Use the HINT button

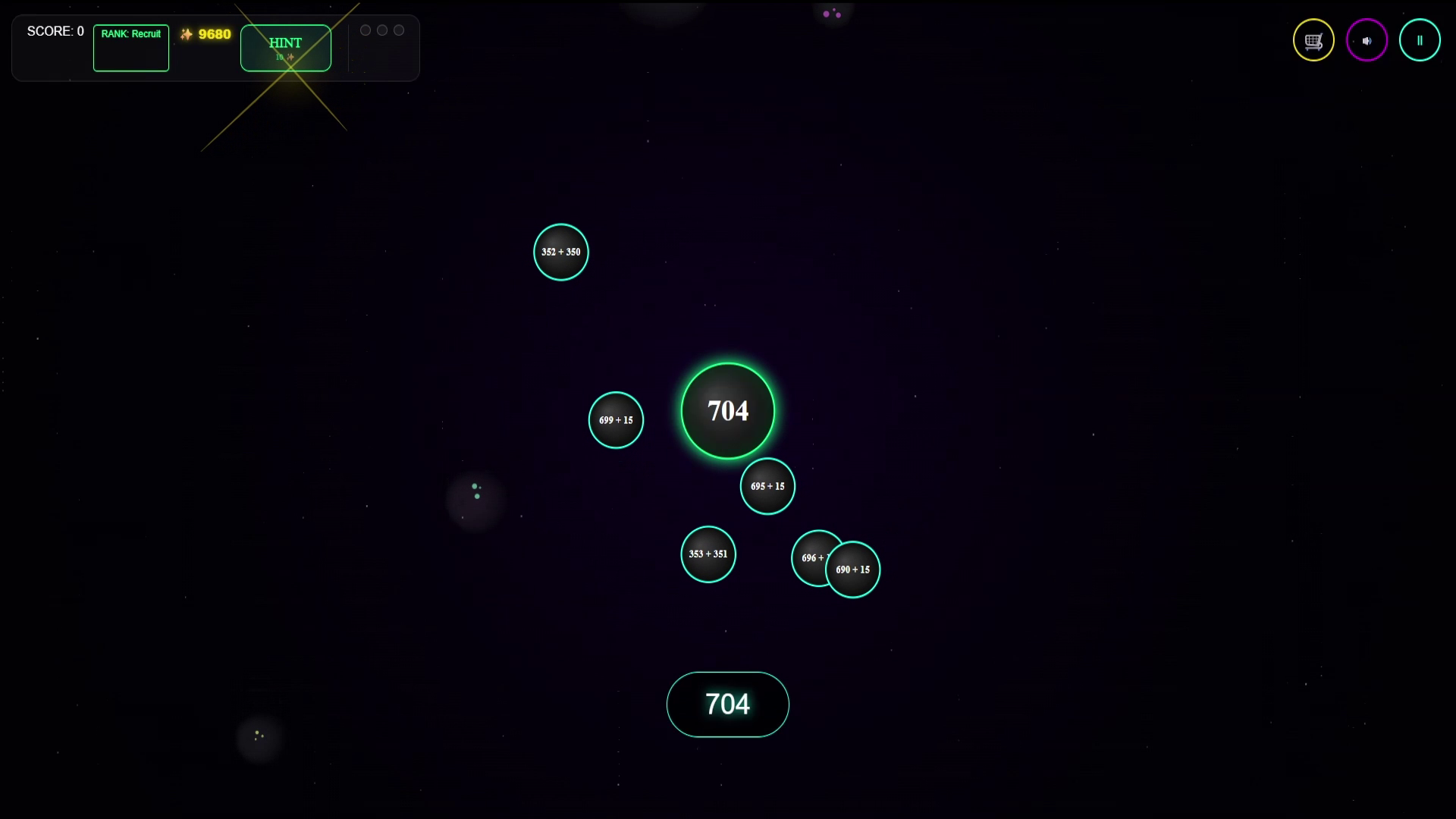[284, 47]
